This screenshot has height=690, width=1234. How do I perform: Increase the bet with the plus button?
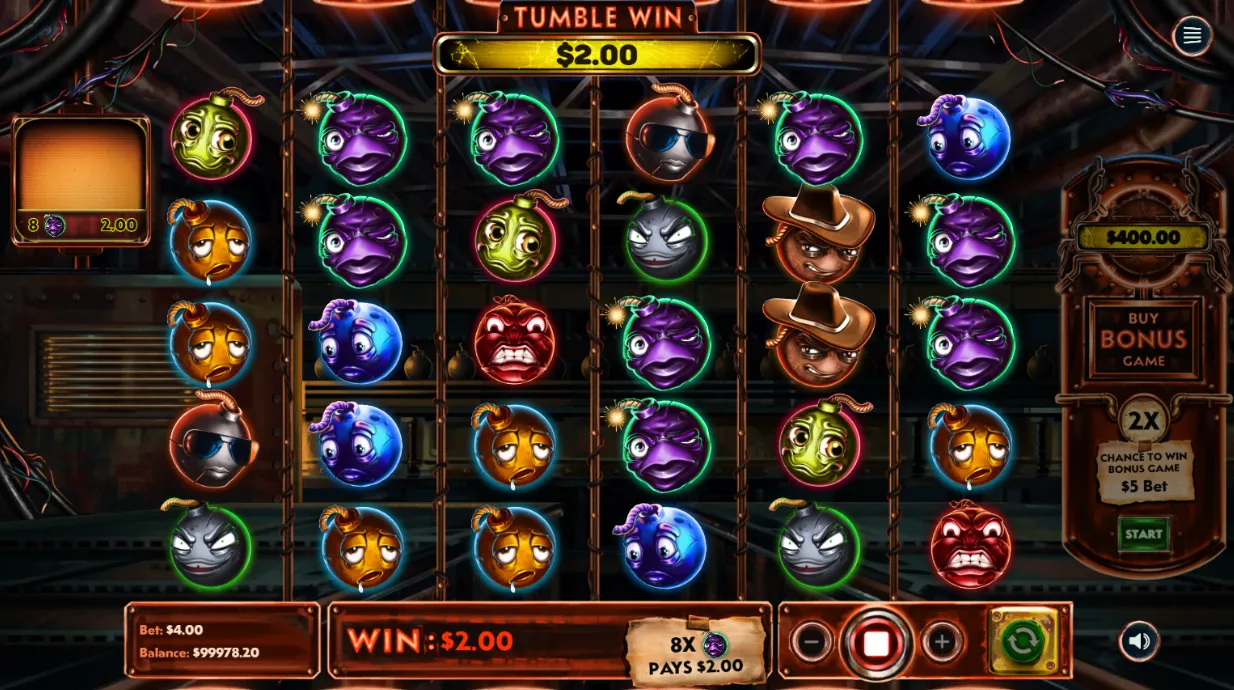[941, 642]
